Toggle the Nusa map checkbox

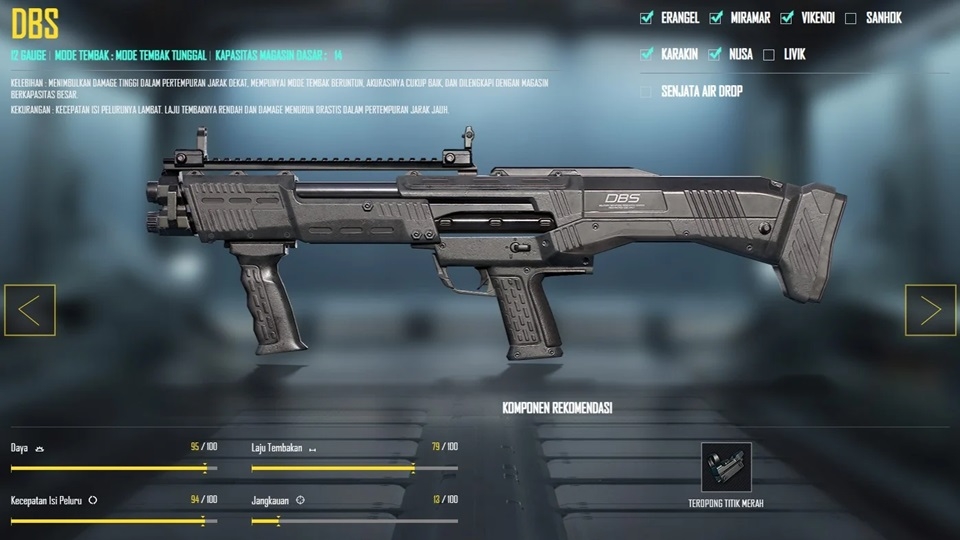pyautogui.click(x=714, y=54)
